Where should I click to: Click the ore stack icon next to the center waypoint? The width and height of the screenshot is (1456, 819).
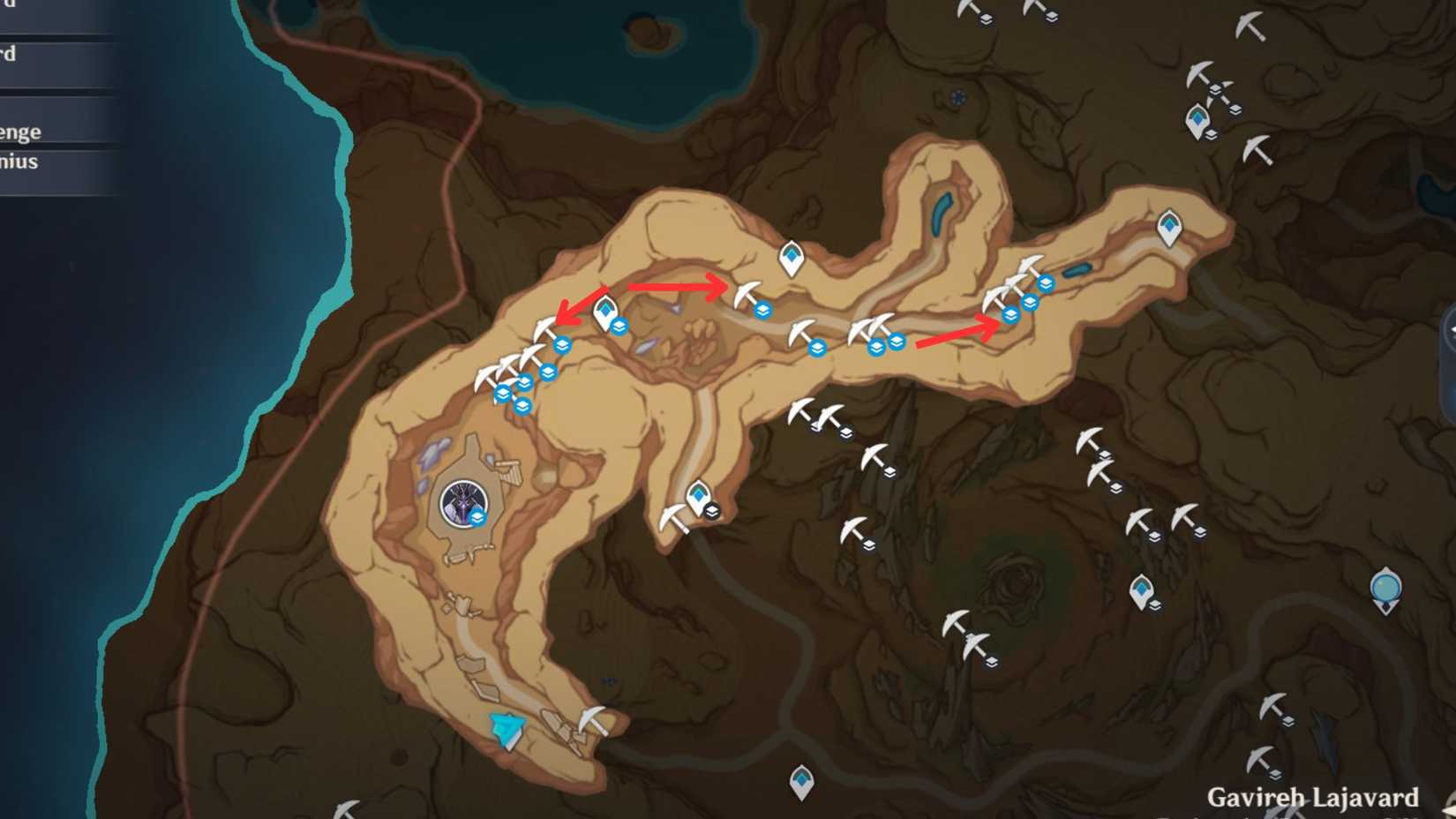point(713,510)
